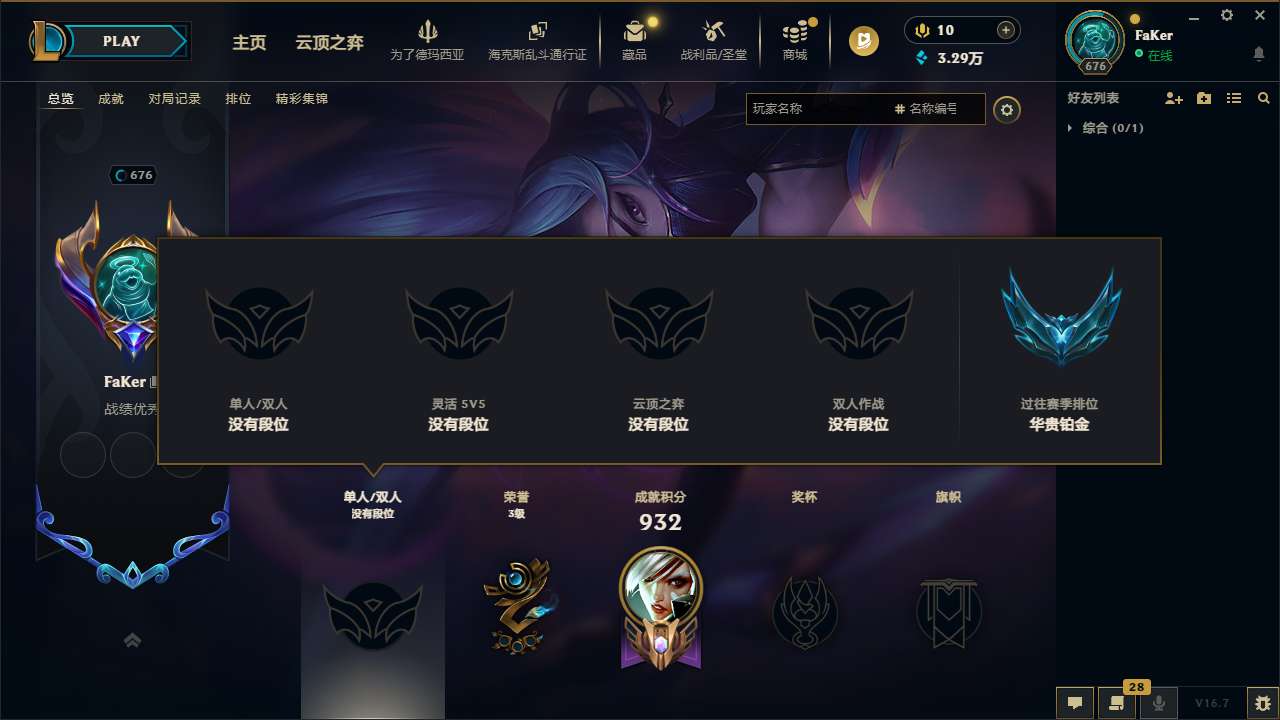Viewport: 1280px width, 720px height.
Task: Create a friend group with the folder icon
Action: (1203, 98)
